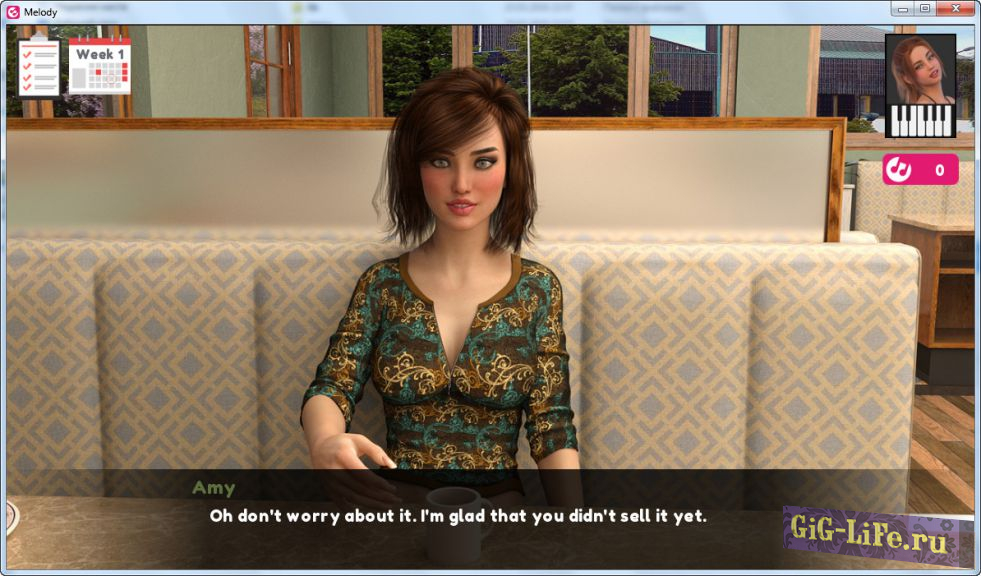Open the character portrait with piano keys
The image size is (981, 576).
(x=920, y=85)
